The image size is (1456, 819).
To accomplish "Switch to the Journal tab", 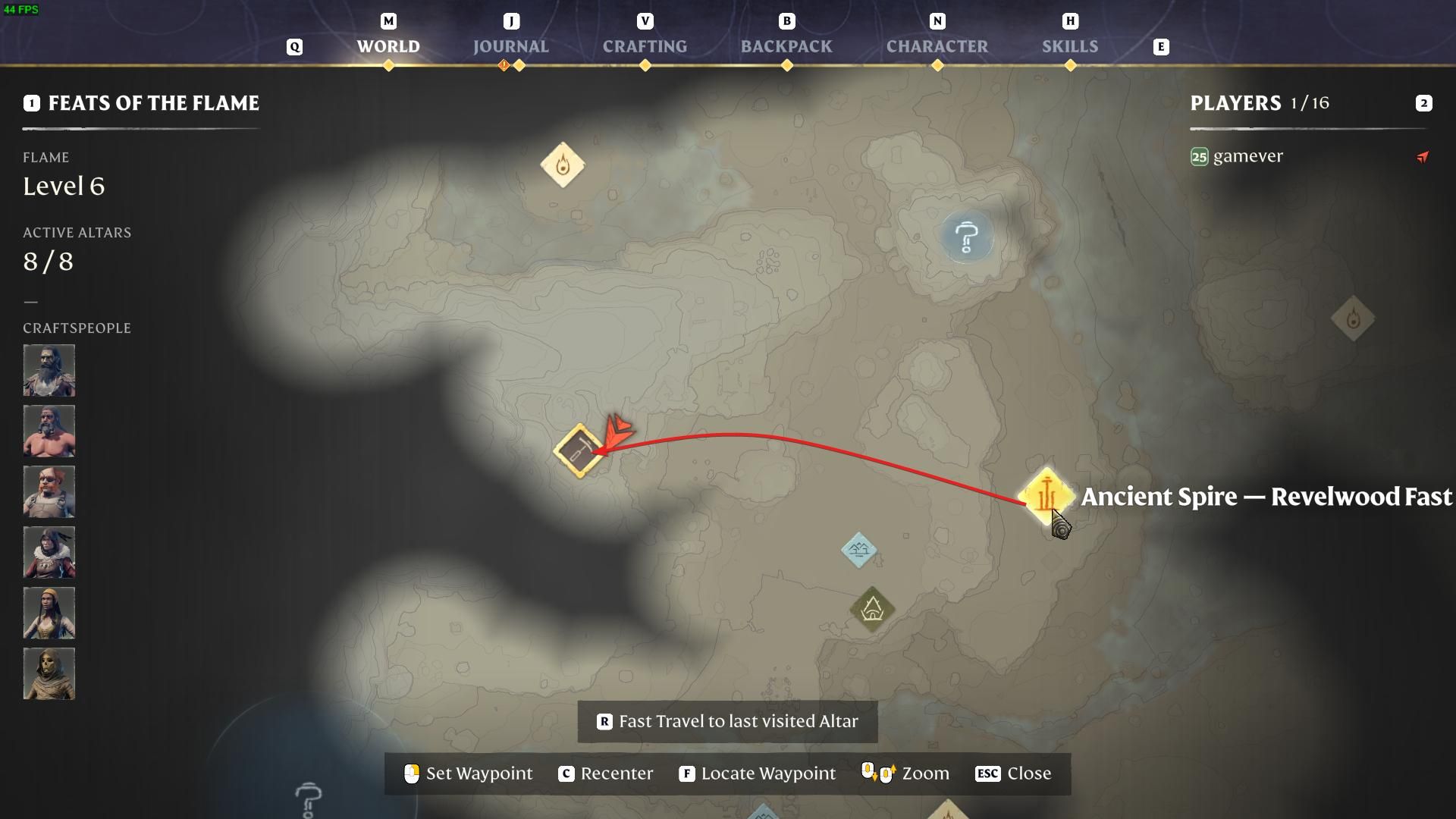I will click(510, 46).
